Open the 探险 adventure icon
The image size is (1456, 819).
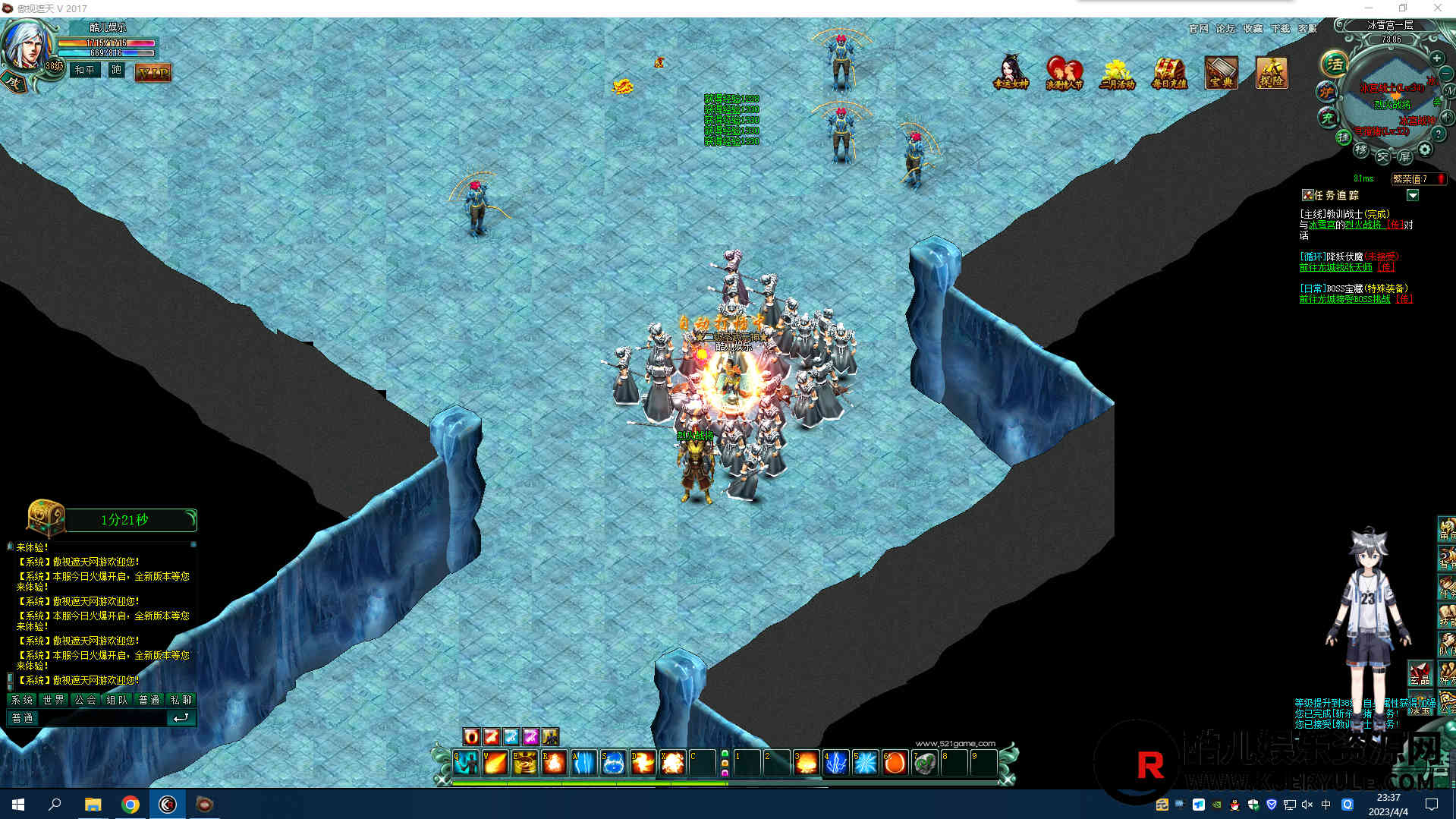pyautogui.click(x=1272, y=73)
